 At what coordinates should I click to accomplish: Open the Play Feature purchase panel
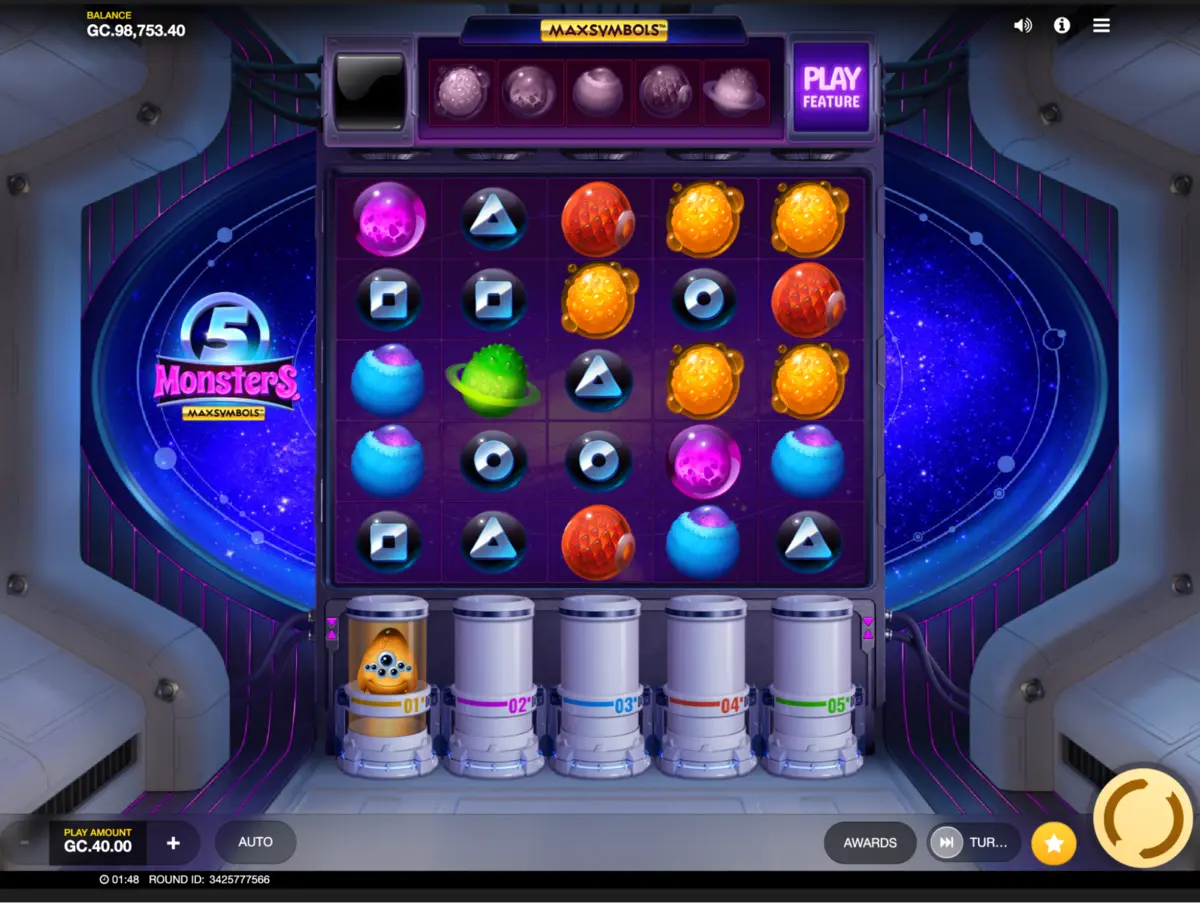[x=831, y=88]
